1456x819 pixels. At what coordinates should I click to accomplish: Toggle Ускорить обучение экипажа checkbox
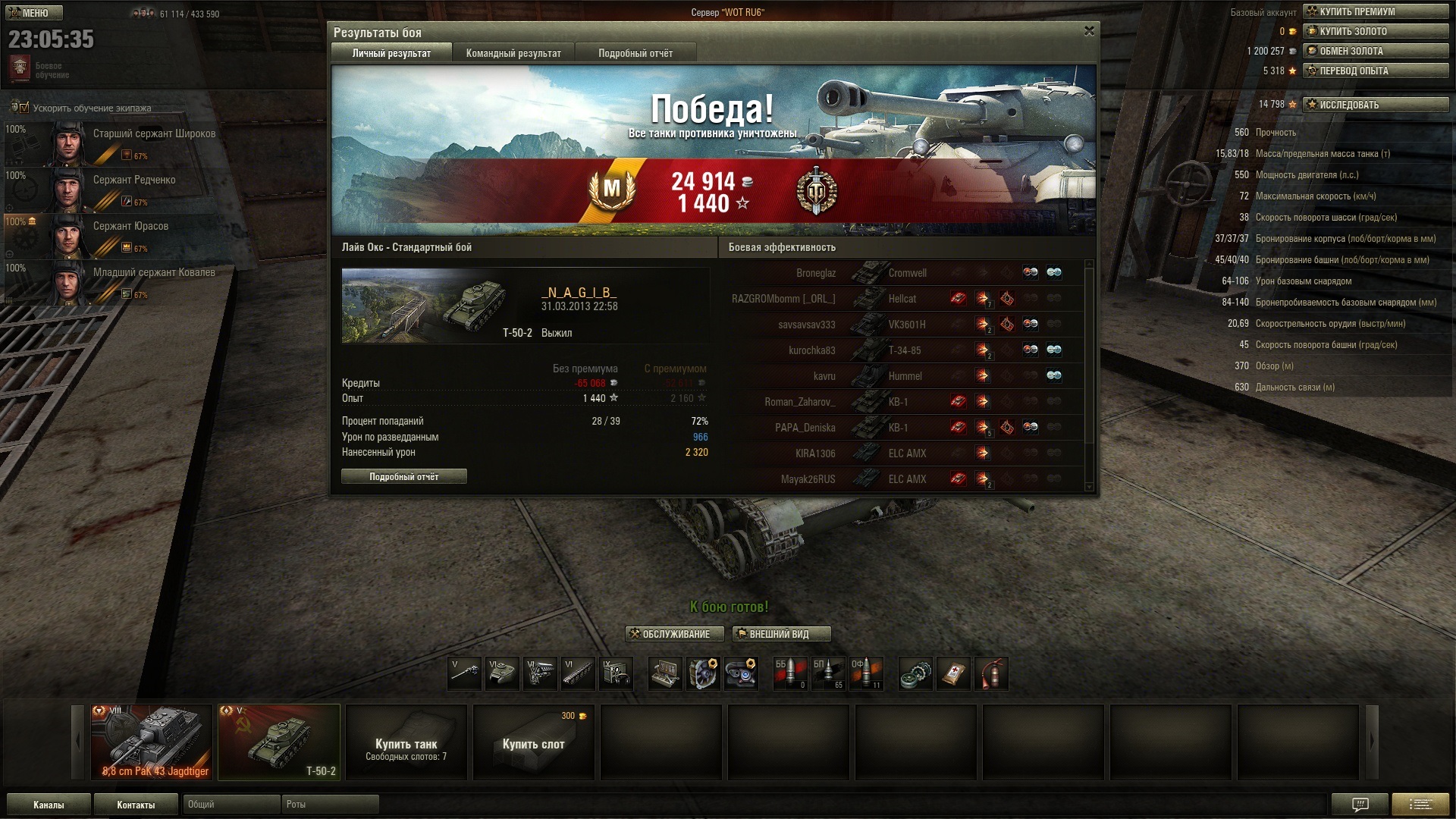[24, 108]
